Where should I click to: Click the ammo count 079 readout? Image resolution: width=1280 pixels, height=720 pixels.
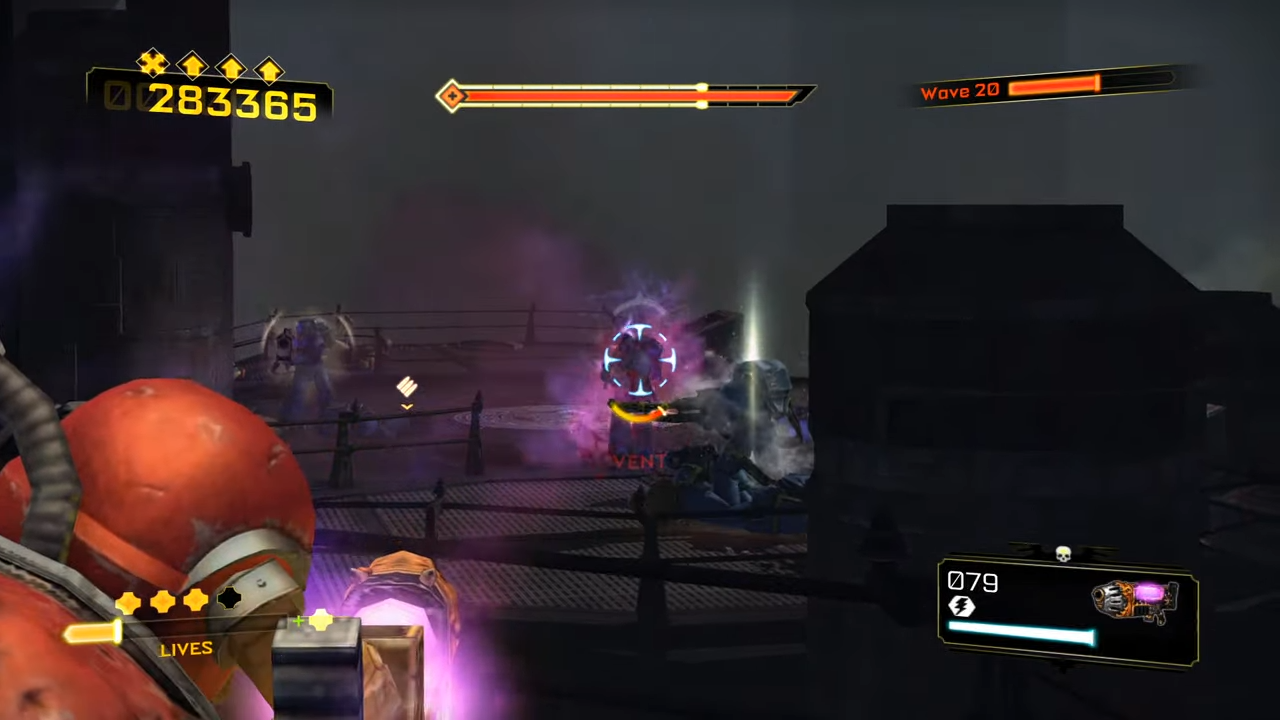[x=972, y=582]
